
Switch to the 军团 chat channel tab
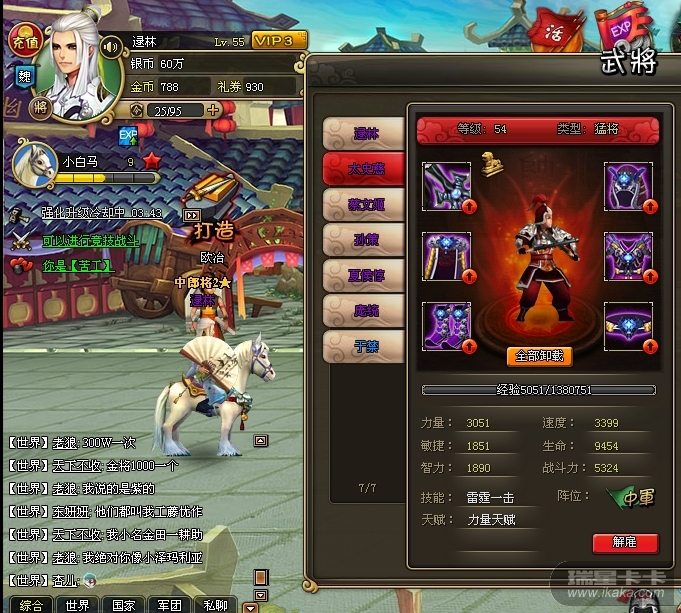[168, 605]
